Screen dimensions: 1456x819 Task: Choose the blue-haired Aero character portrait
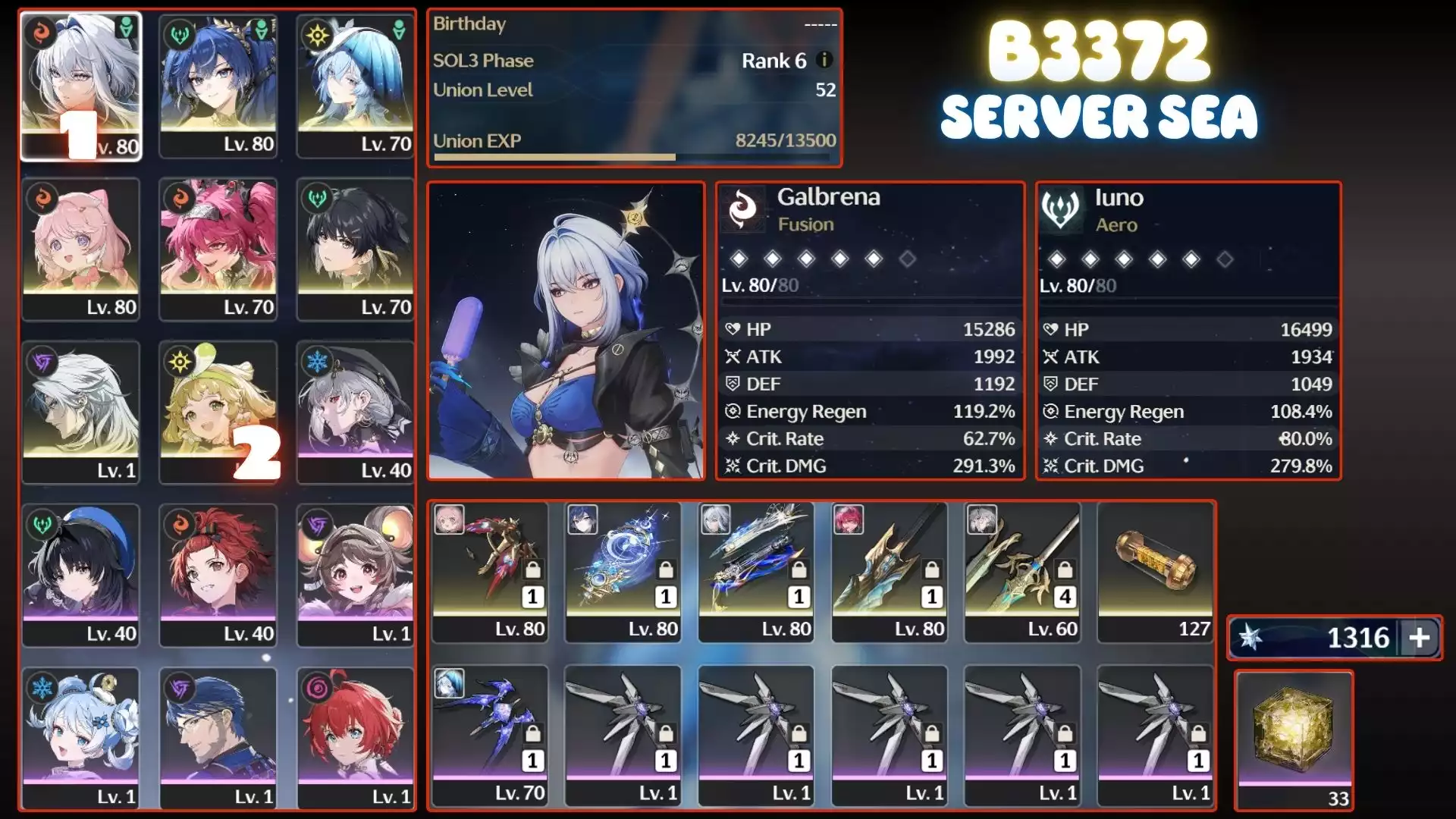(x=218, y=85)
